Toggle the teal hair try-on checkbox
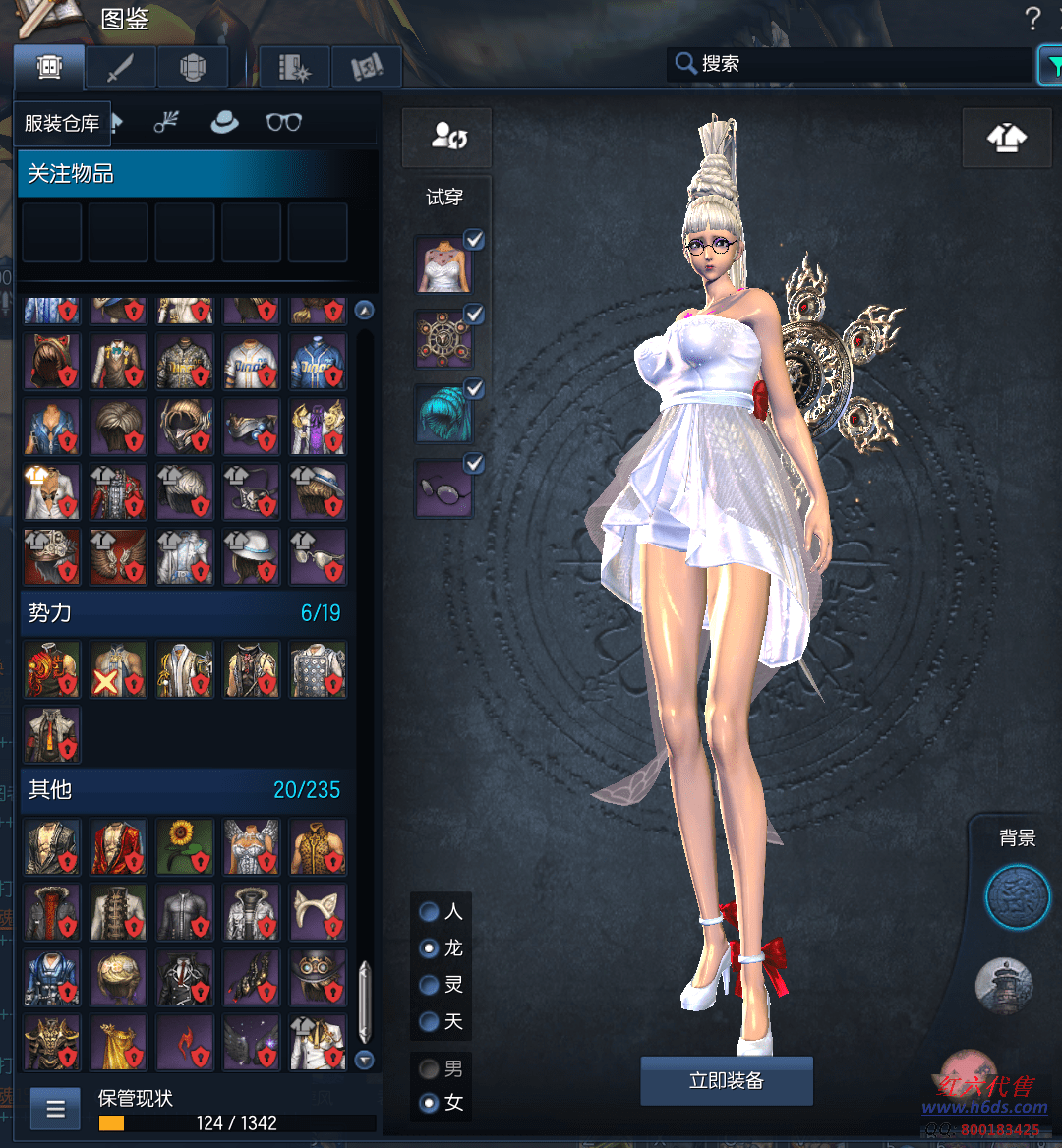 (474, 388)
